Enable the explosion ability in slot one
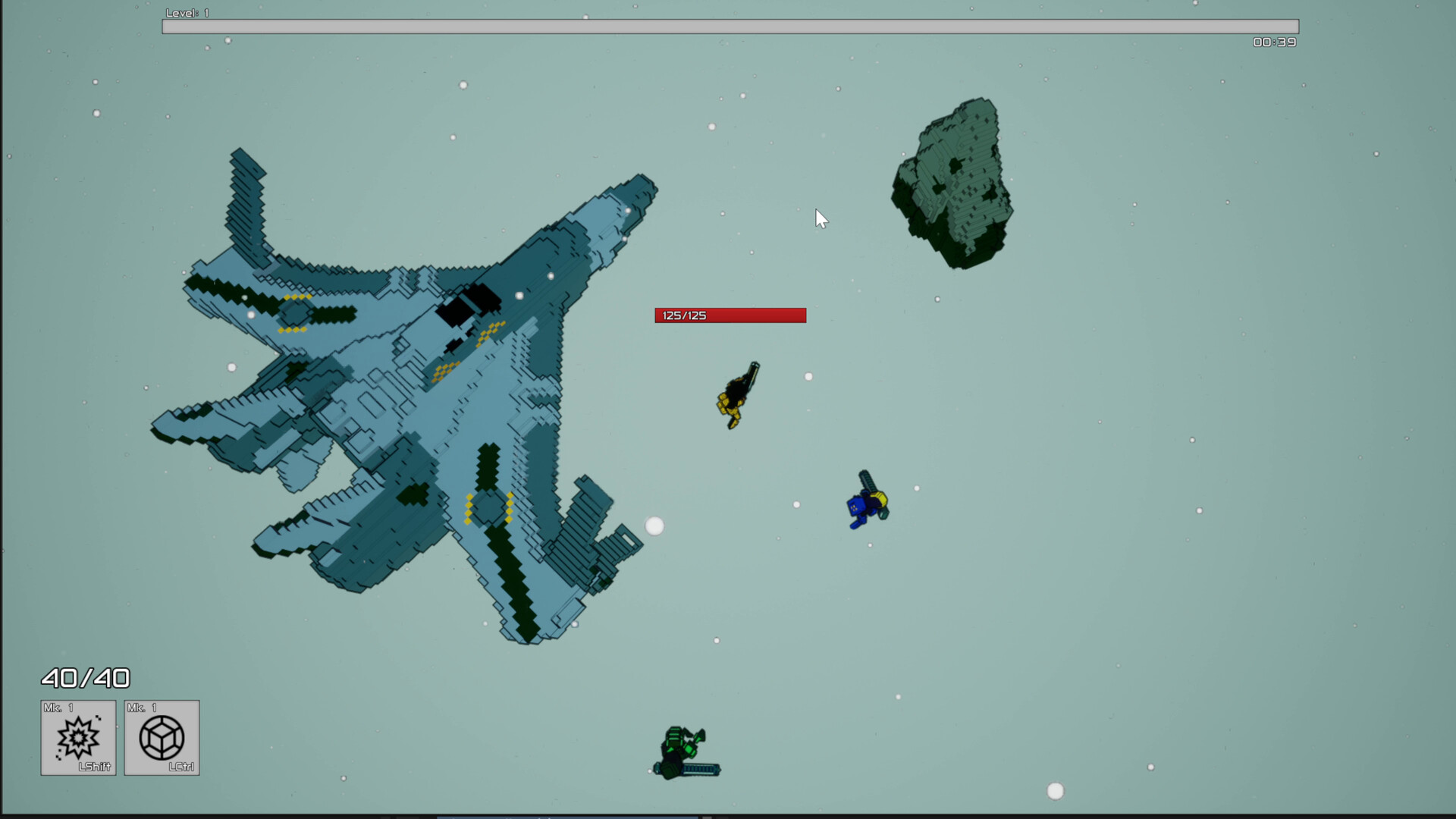Image resolution: width=1456 pixels, height=819 pixels. tap(78, 736)
